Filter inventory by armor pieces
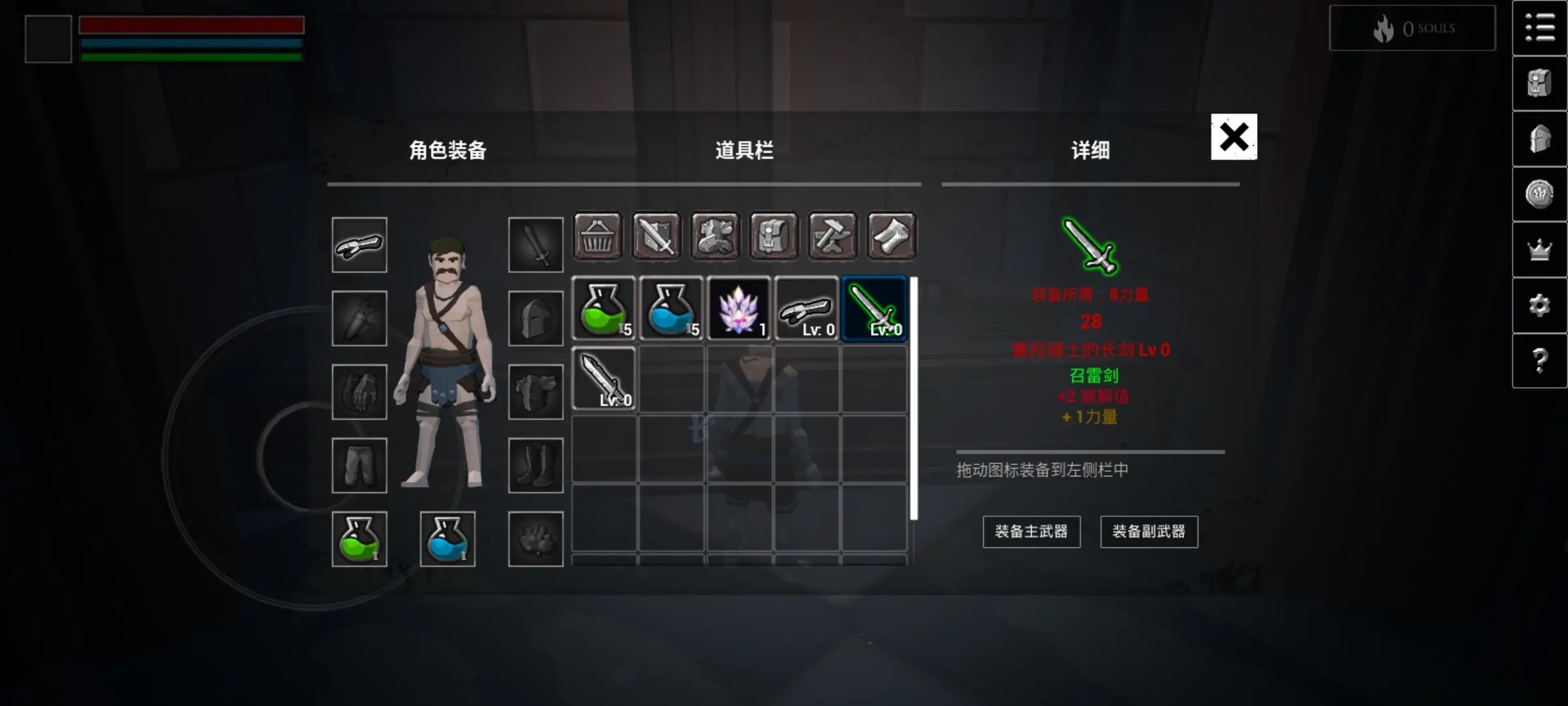 click(716, 236)
